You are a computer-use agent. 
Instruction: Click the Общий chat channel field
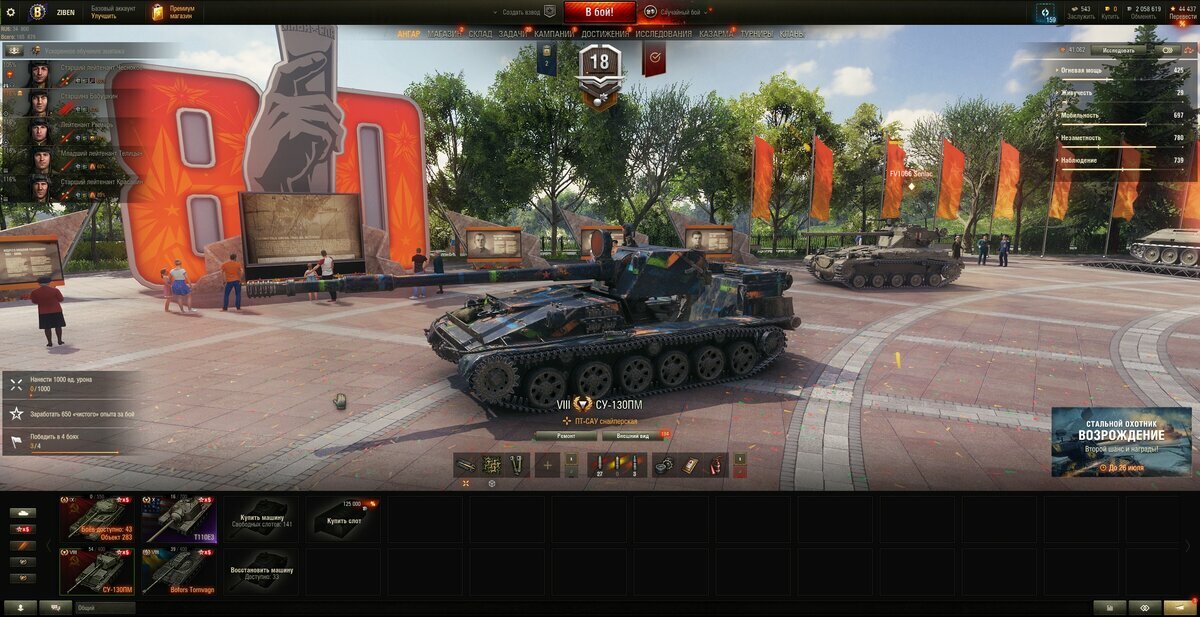pos(105,607)
